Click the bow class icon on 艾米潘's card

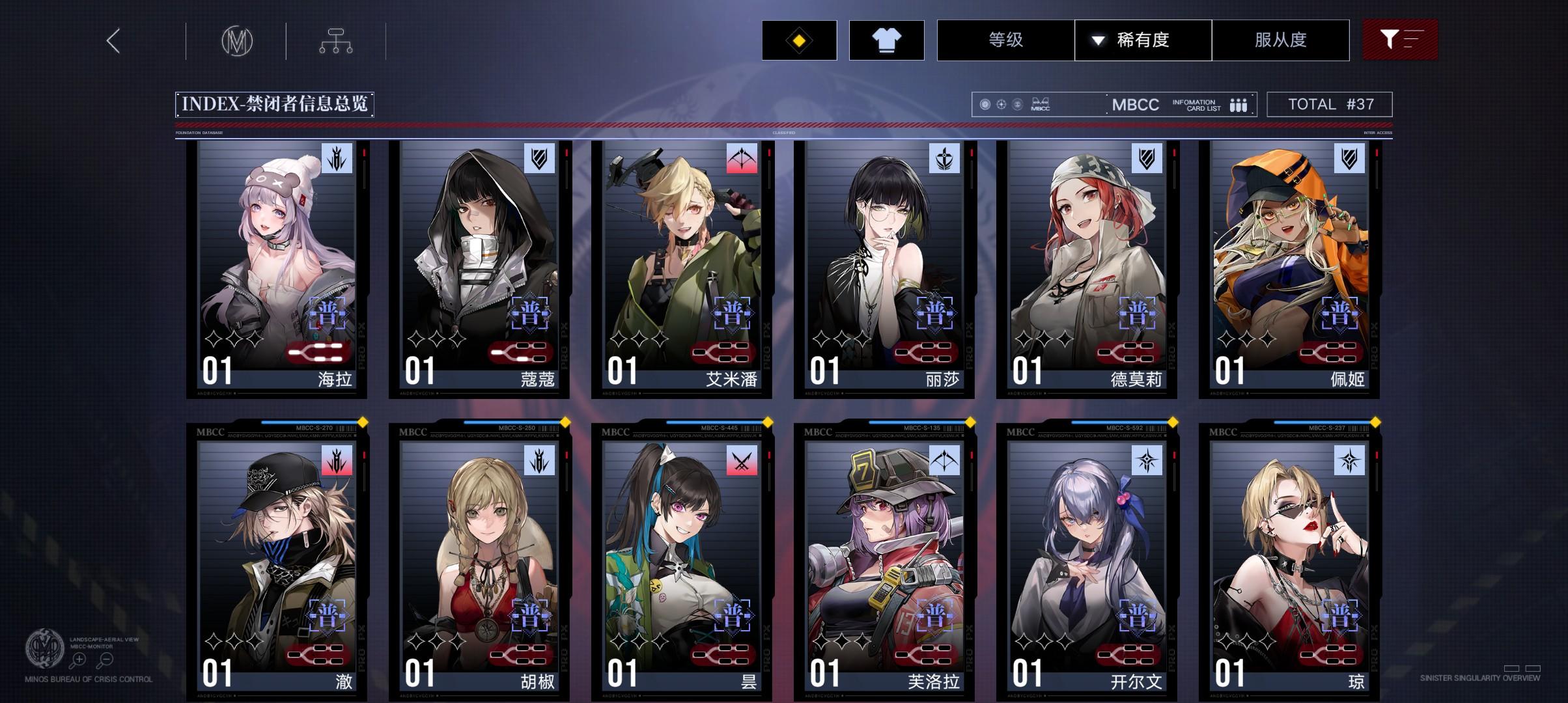(743, 158)
